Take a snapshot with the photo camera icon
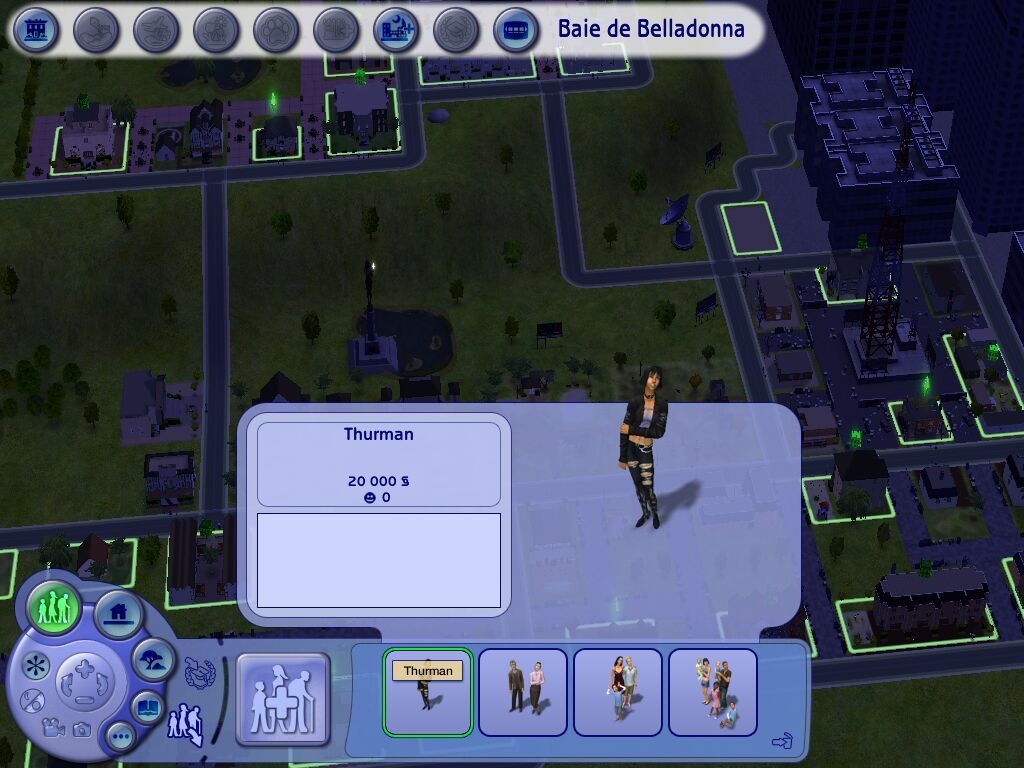The image size is (1024, 768). pos(81,730)
